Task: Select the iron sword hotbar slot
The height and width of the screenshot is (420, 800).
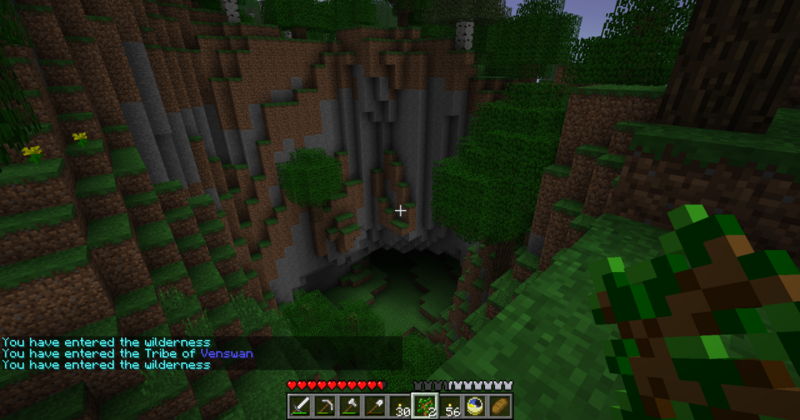Action: click(300, 405)
